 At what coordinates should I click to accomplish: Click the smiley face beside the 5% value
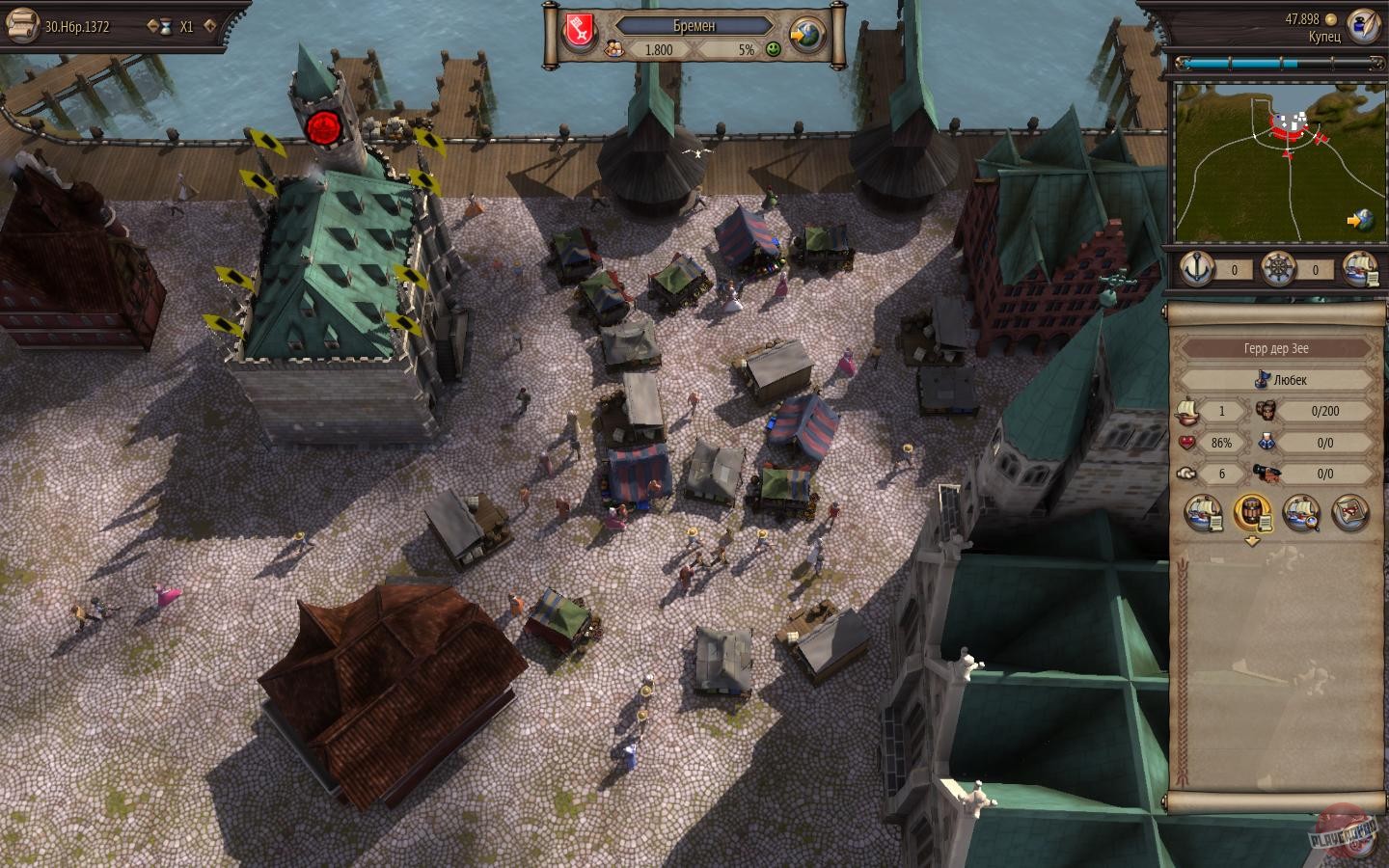coord(775,49)
